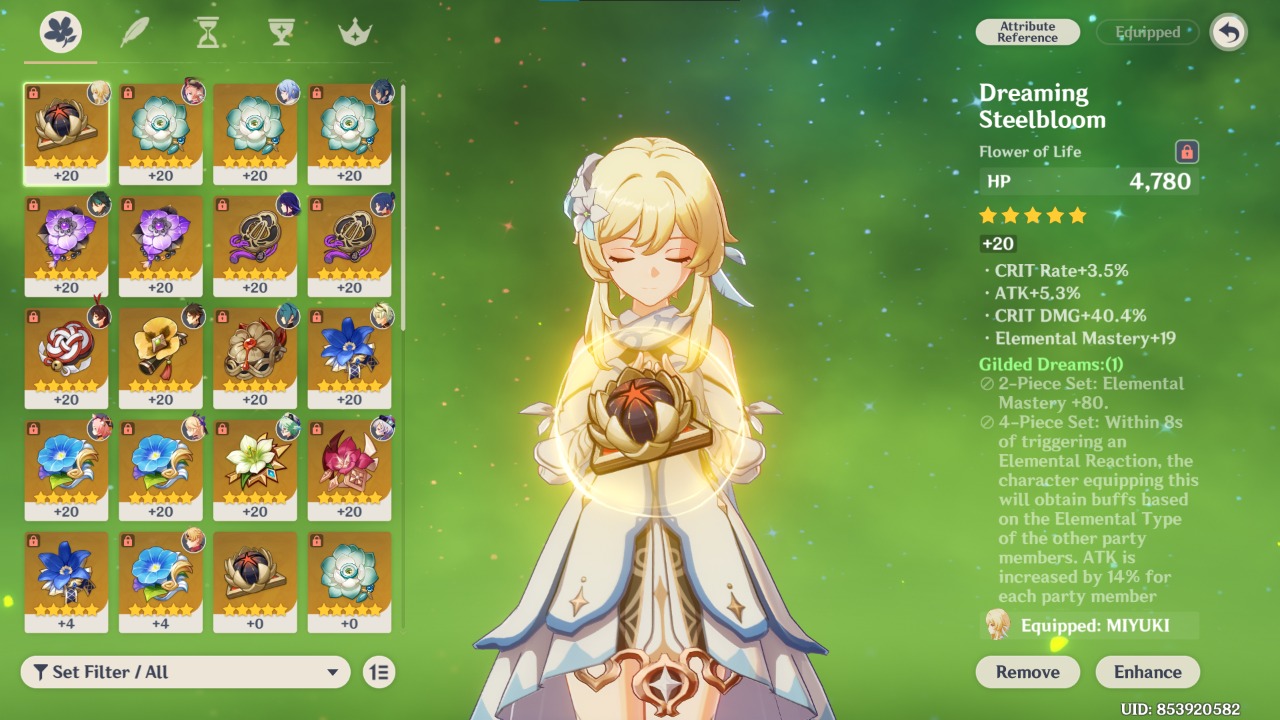
Task: Open the Set Filter / All dropdown
Action: [x=185, y=672]
